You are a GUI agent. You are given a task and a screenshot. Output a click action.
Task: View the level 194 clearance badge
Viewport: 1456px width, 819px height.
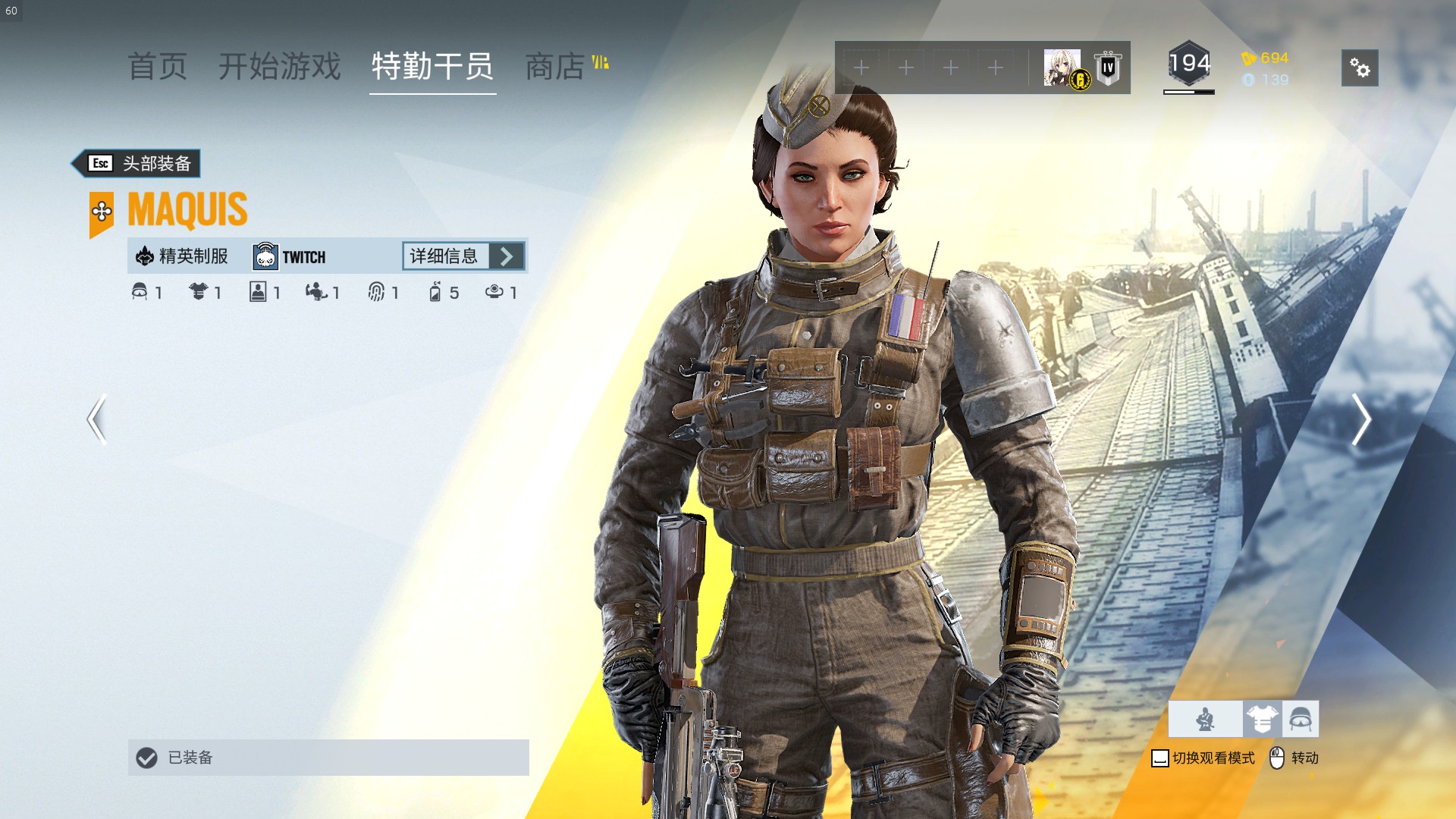click(1188, 65)
